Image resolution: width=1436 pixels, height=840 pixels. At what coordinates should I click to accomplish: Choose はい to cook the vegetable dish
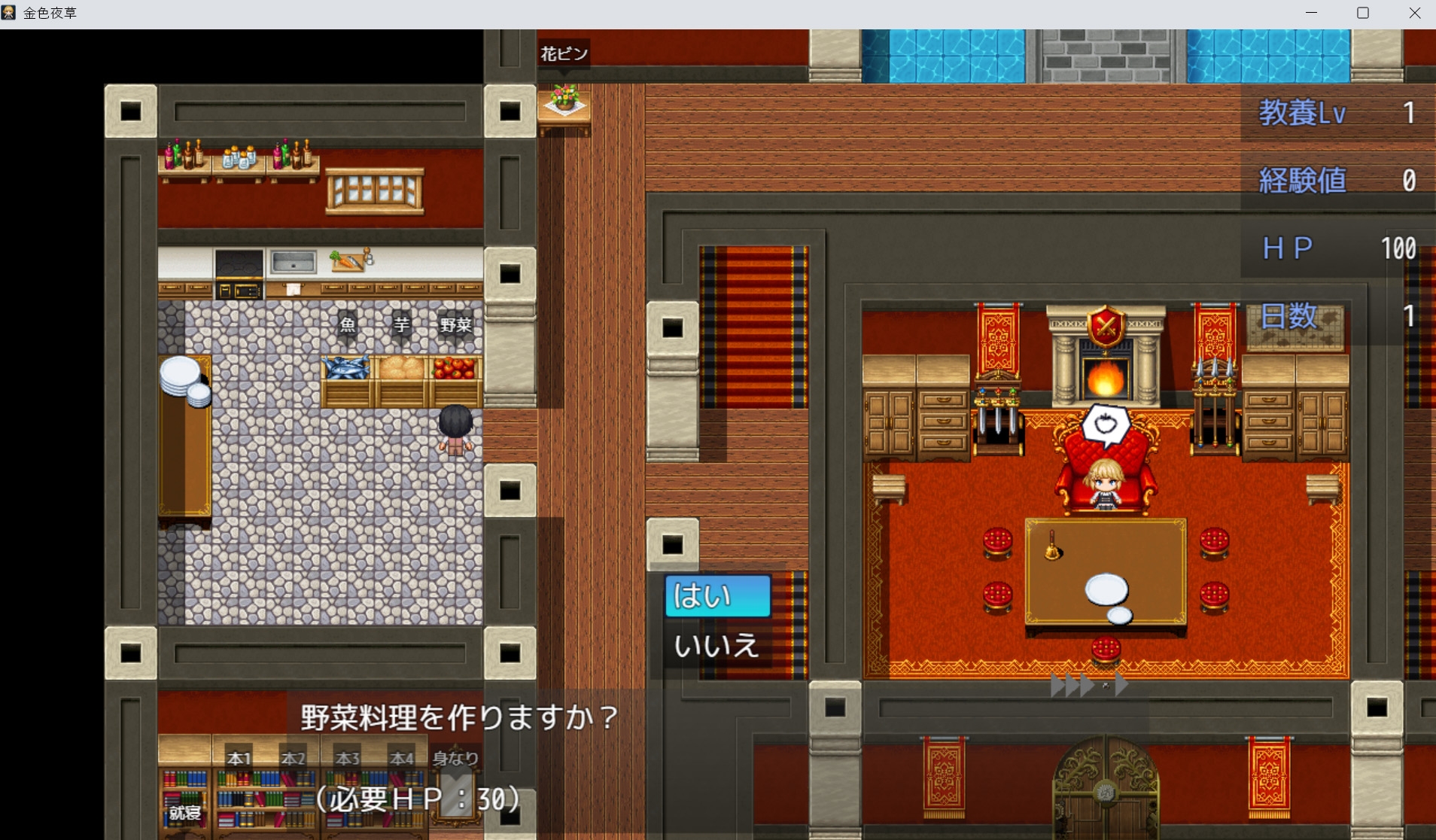click(717, 596)
